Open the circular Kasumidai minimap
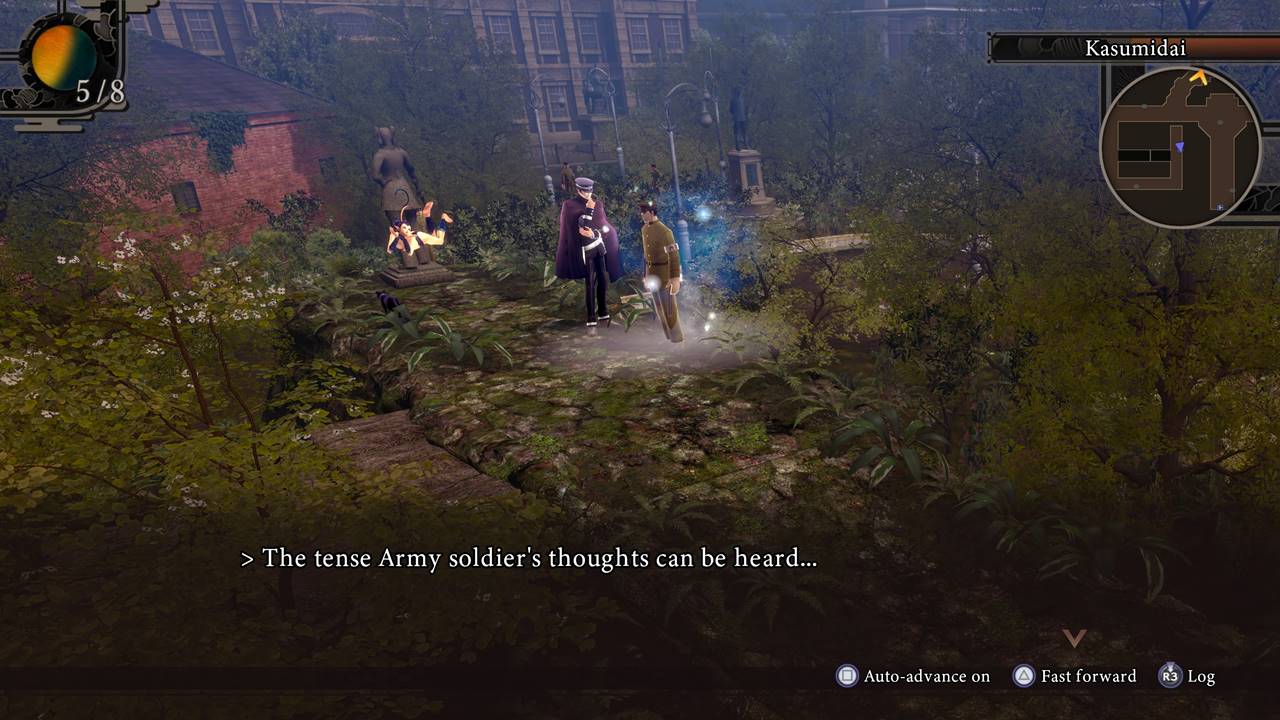The width and height of the screenshot is (1280, 720). 1180,146
